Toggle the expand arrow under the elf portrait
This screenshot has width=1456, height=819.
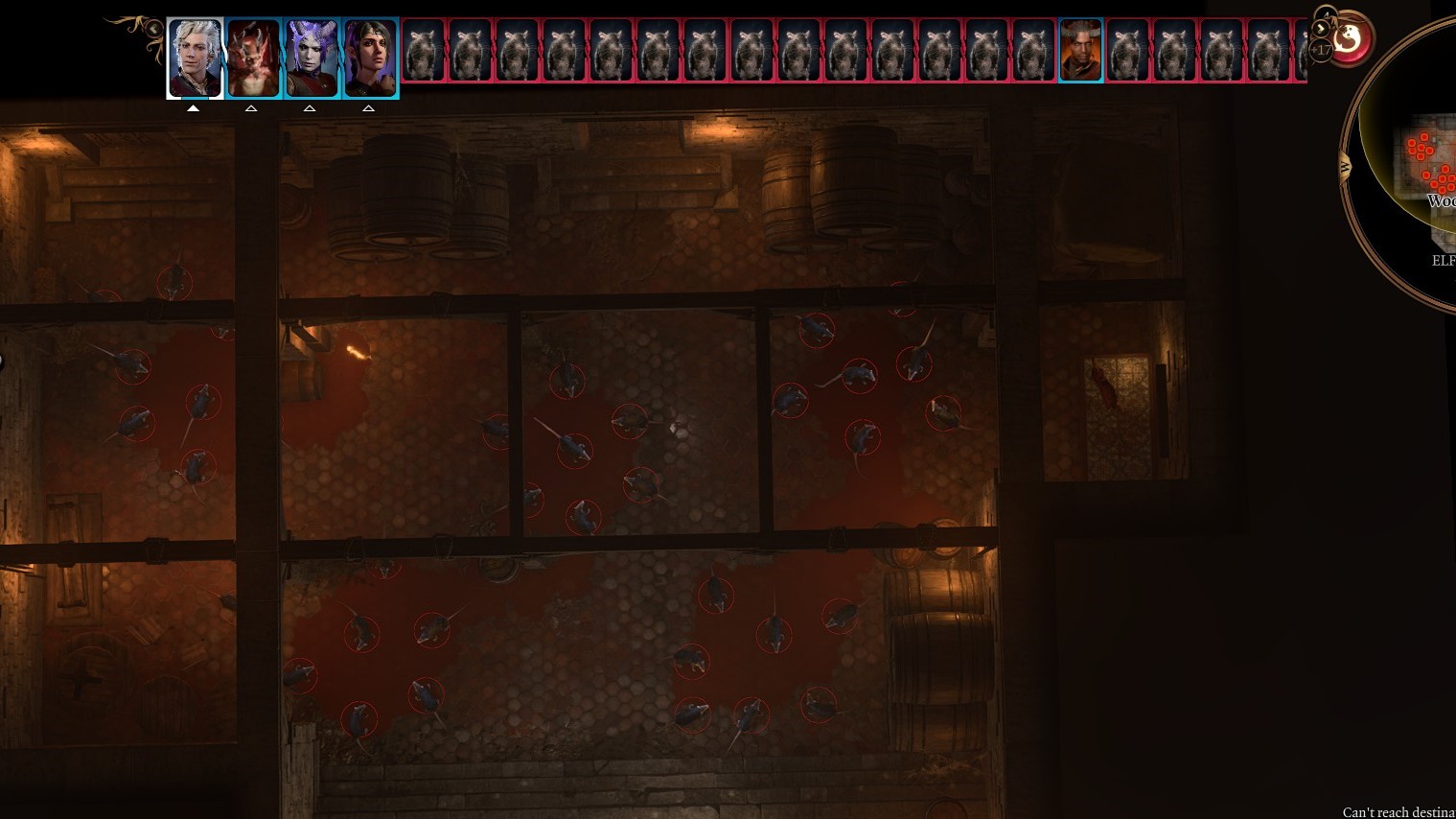pyautogui.click(x=368, y=108)
